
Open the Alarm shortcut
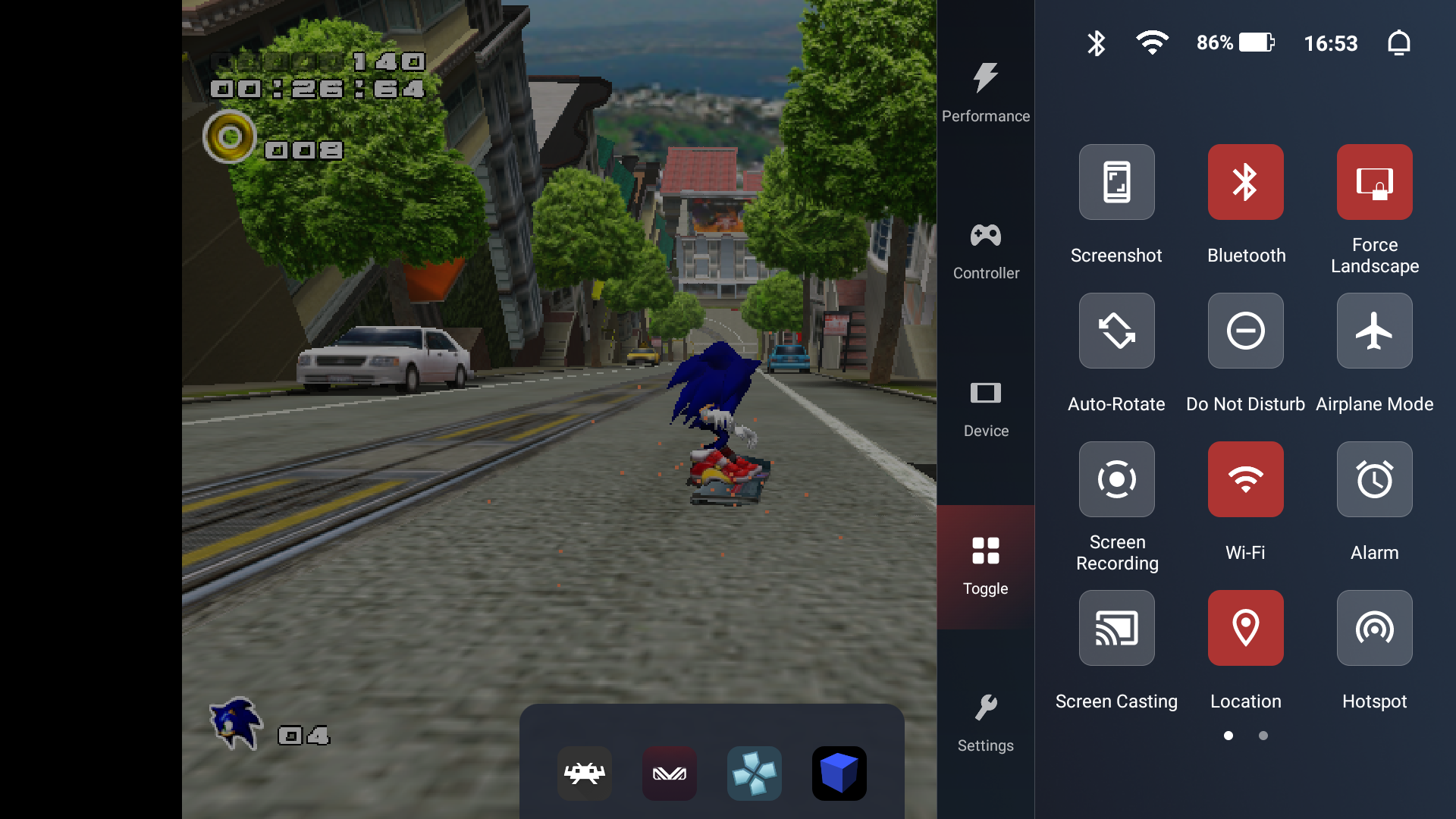pos(1374,479)
